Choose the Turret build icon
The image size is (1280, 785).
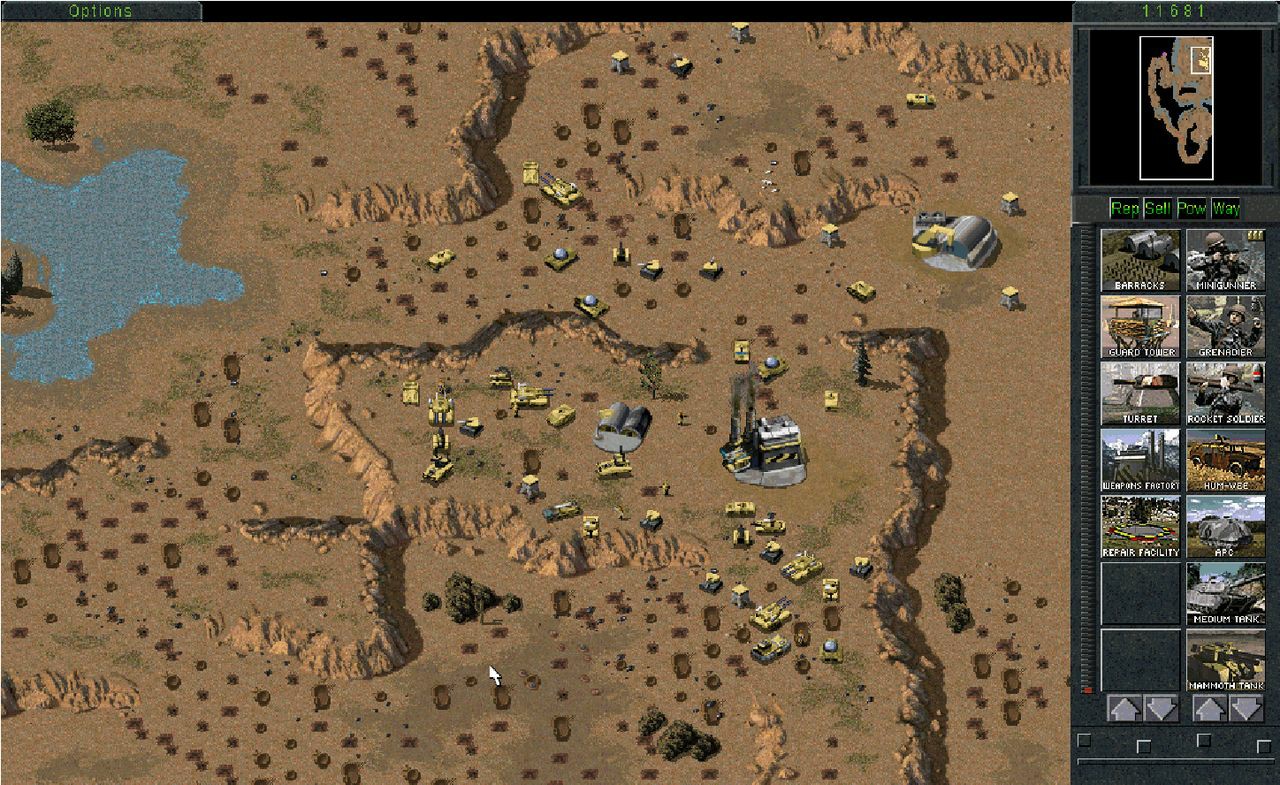click(1141, 393)
